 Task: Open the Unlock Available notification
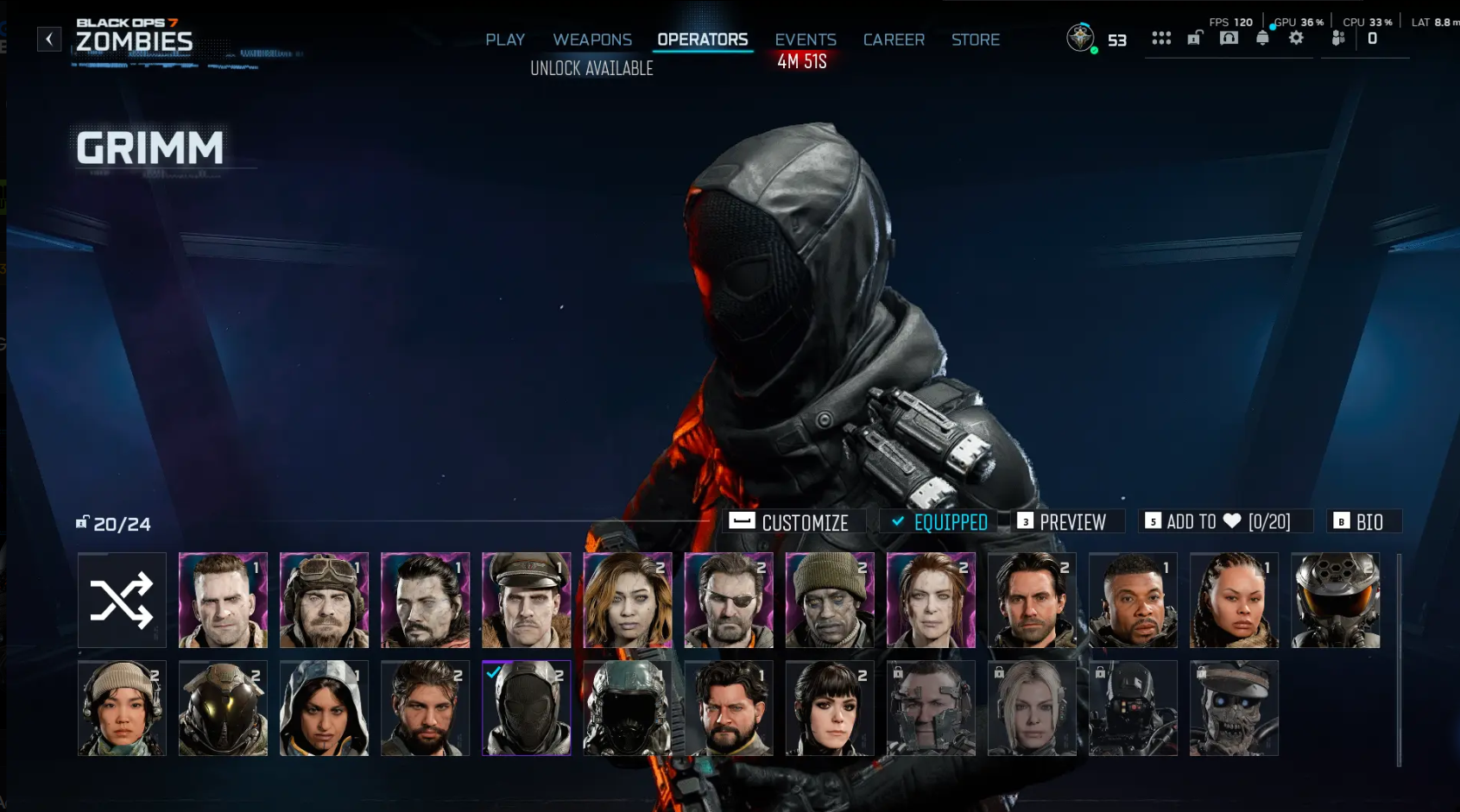click(x=592, y=68)
